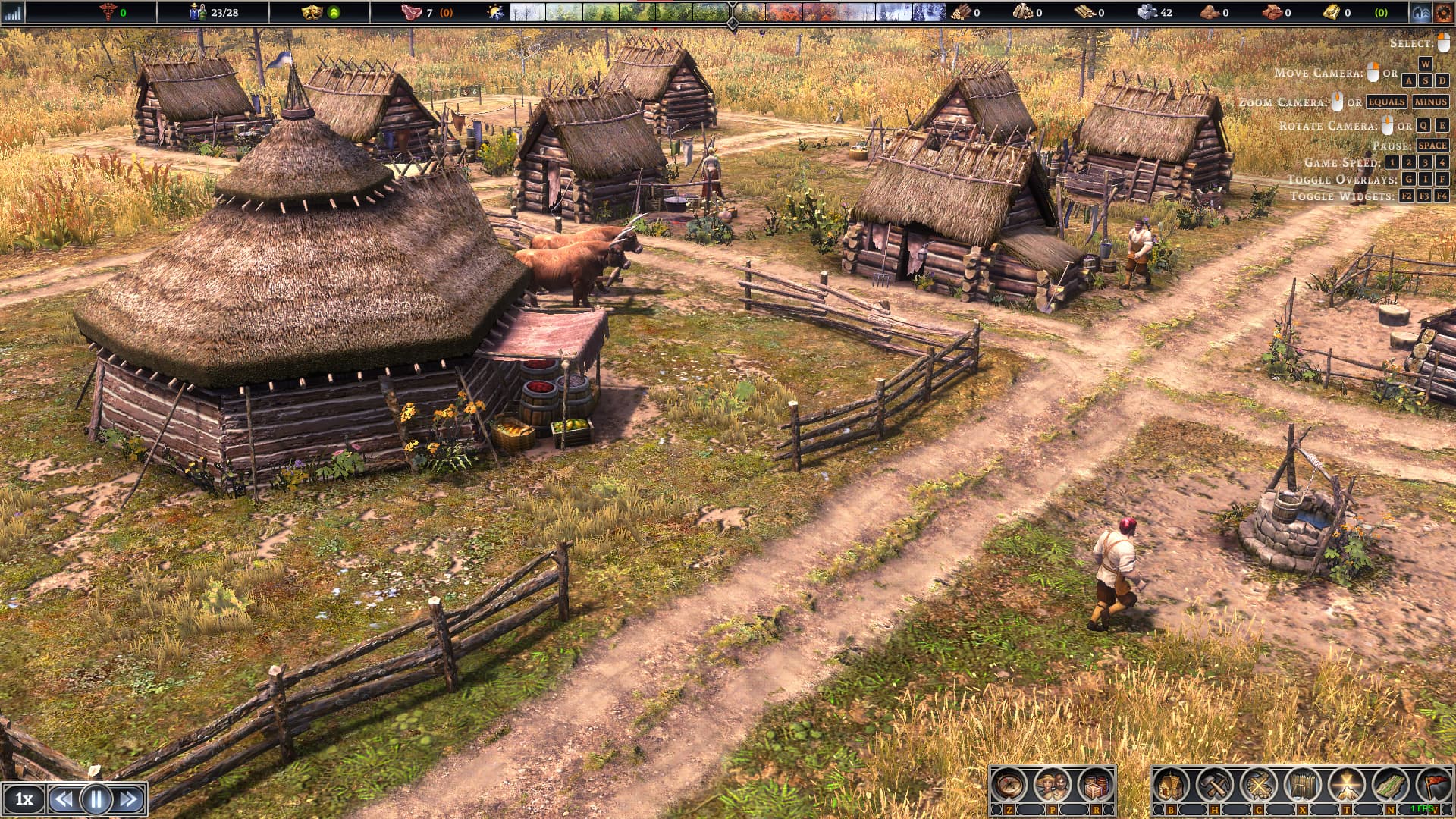Open the crates and barrels resources panel
The image size is (1456, 819).
1095,786
